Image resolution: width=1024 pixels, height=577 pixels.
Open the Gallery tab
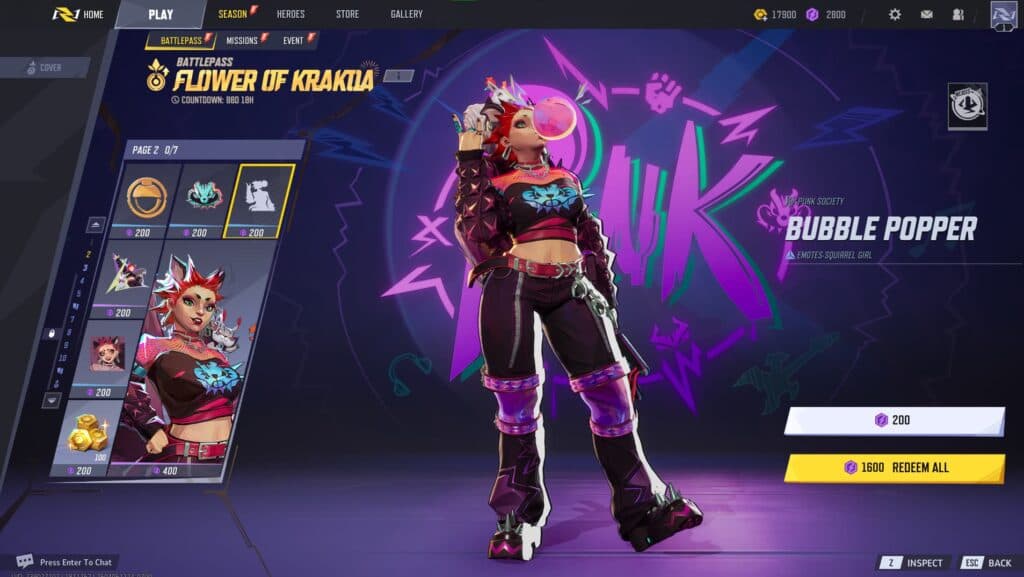(x=406, y=14)
